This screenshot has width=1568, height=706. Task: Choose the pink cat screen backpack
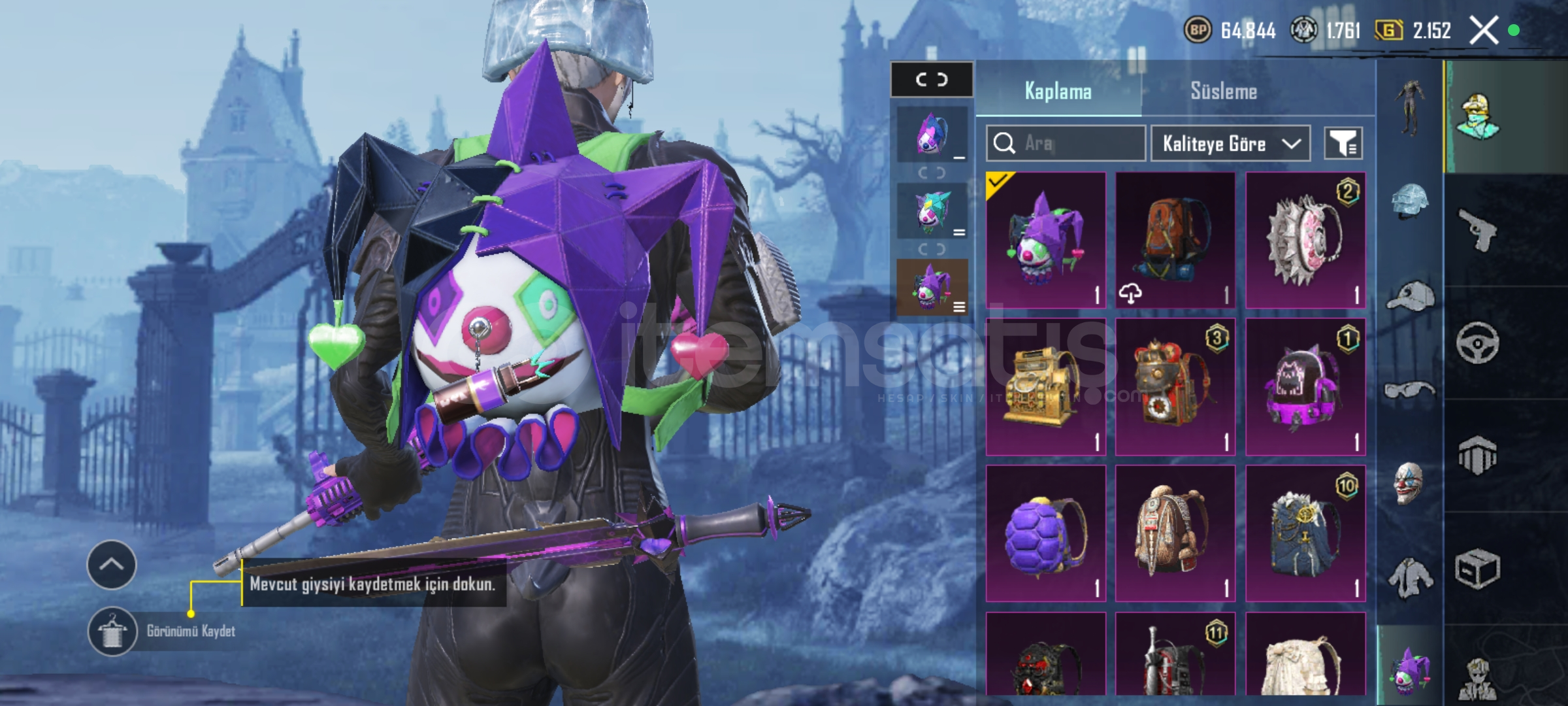[1305, 387]
